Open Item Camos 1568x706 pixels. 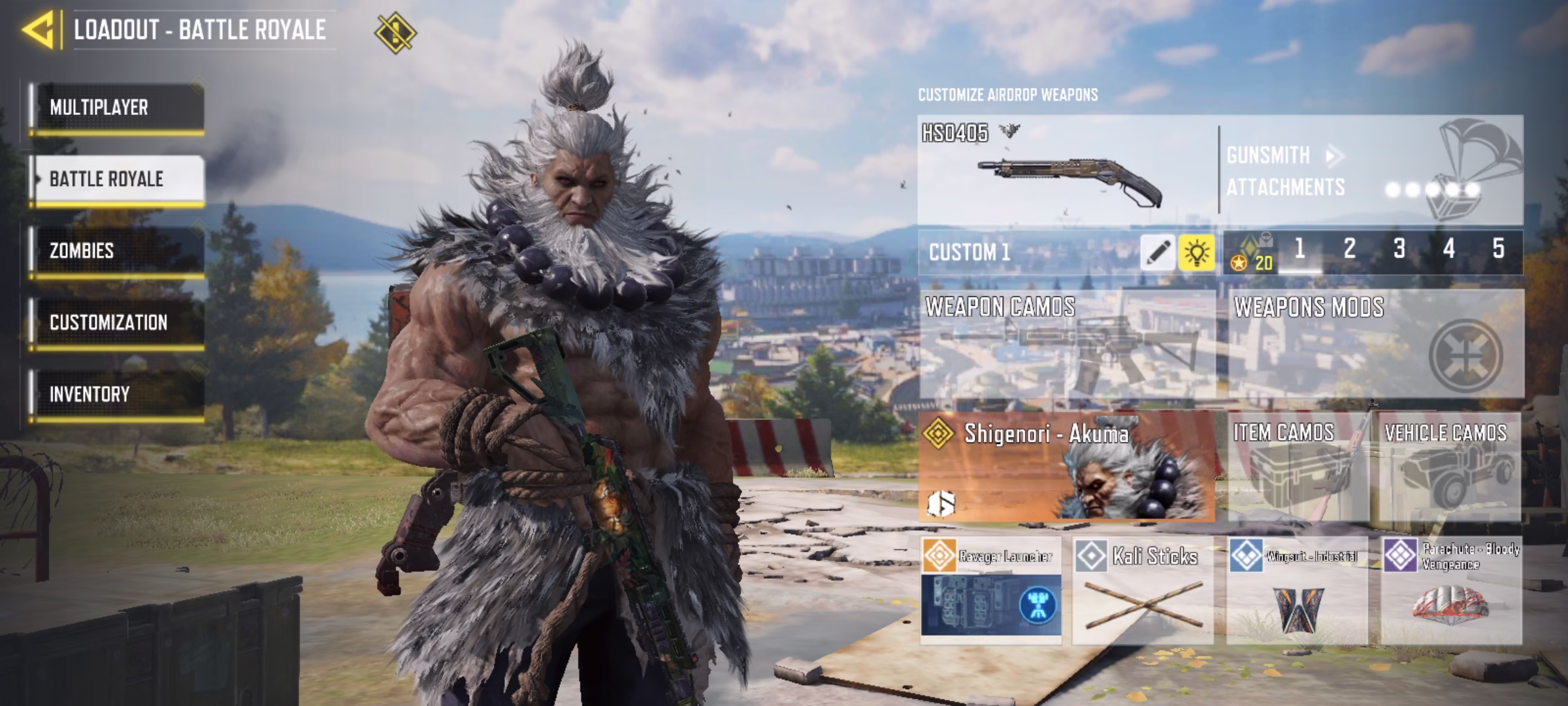click(x=1298, y=467)
